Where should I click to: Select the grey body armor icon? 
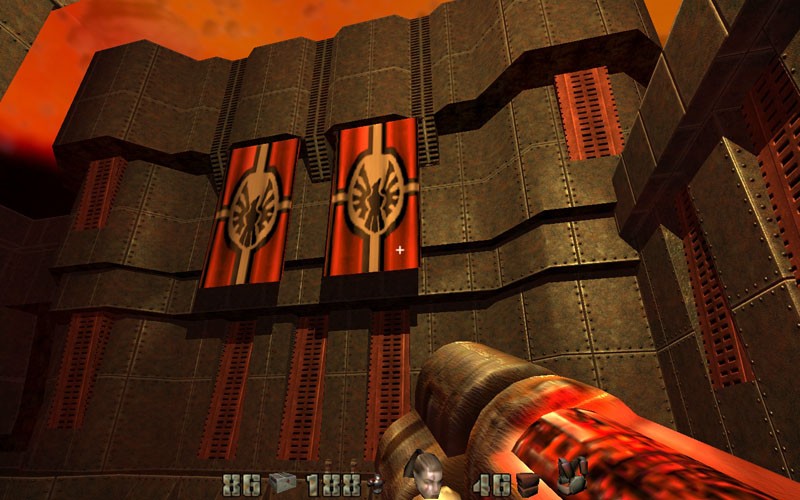point(572,480)
